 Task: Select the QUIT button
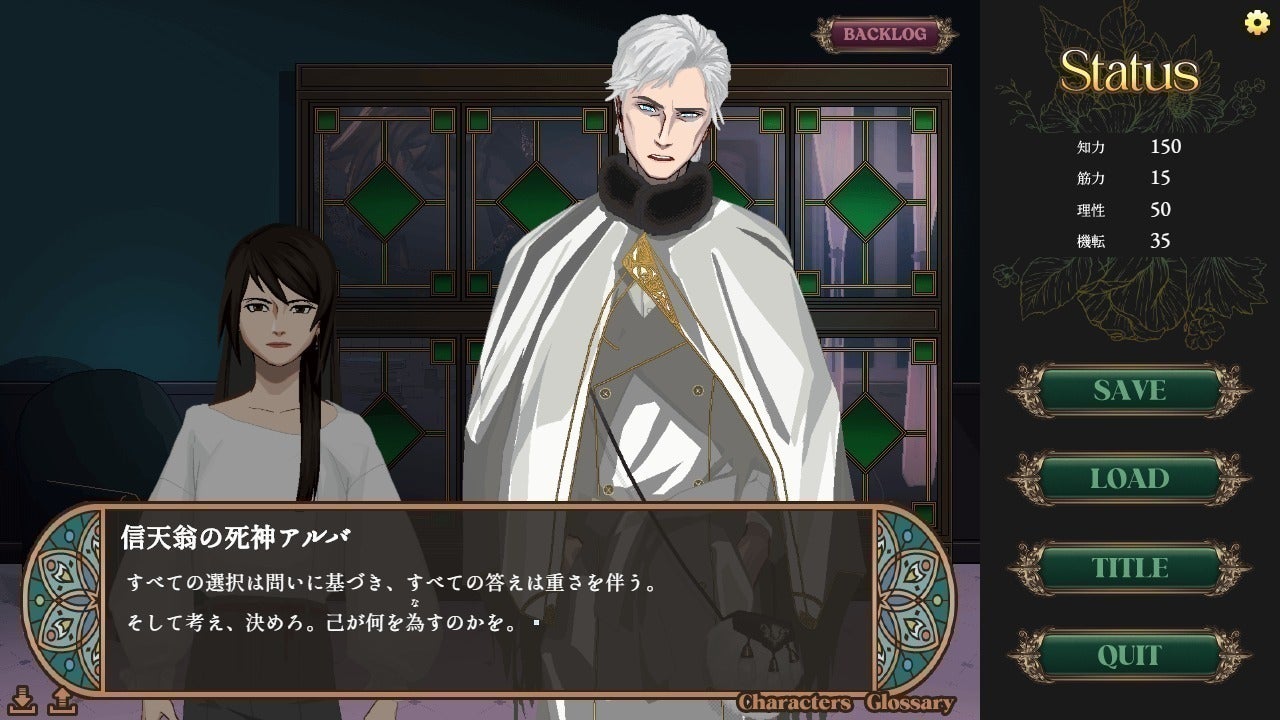click(x=1129, y=656)
